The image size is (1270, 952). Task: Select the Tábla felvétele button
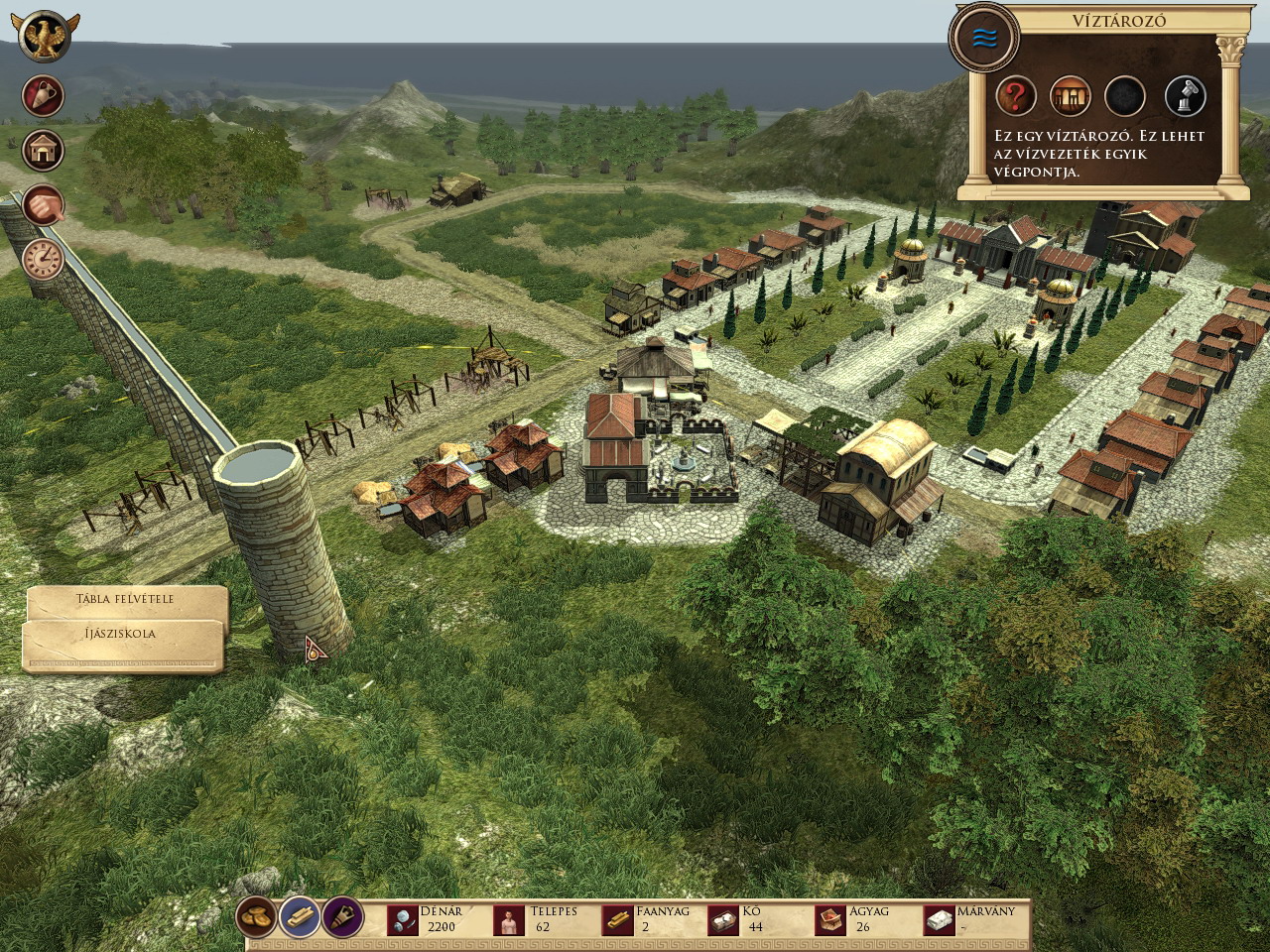tap(125, 600)
